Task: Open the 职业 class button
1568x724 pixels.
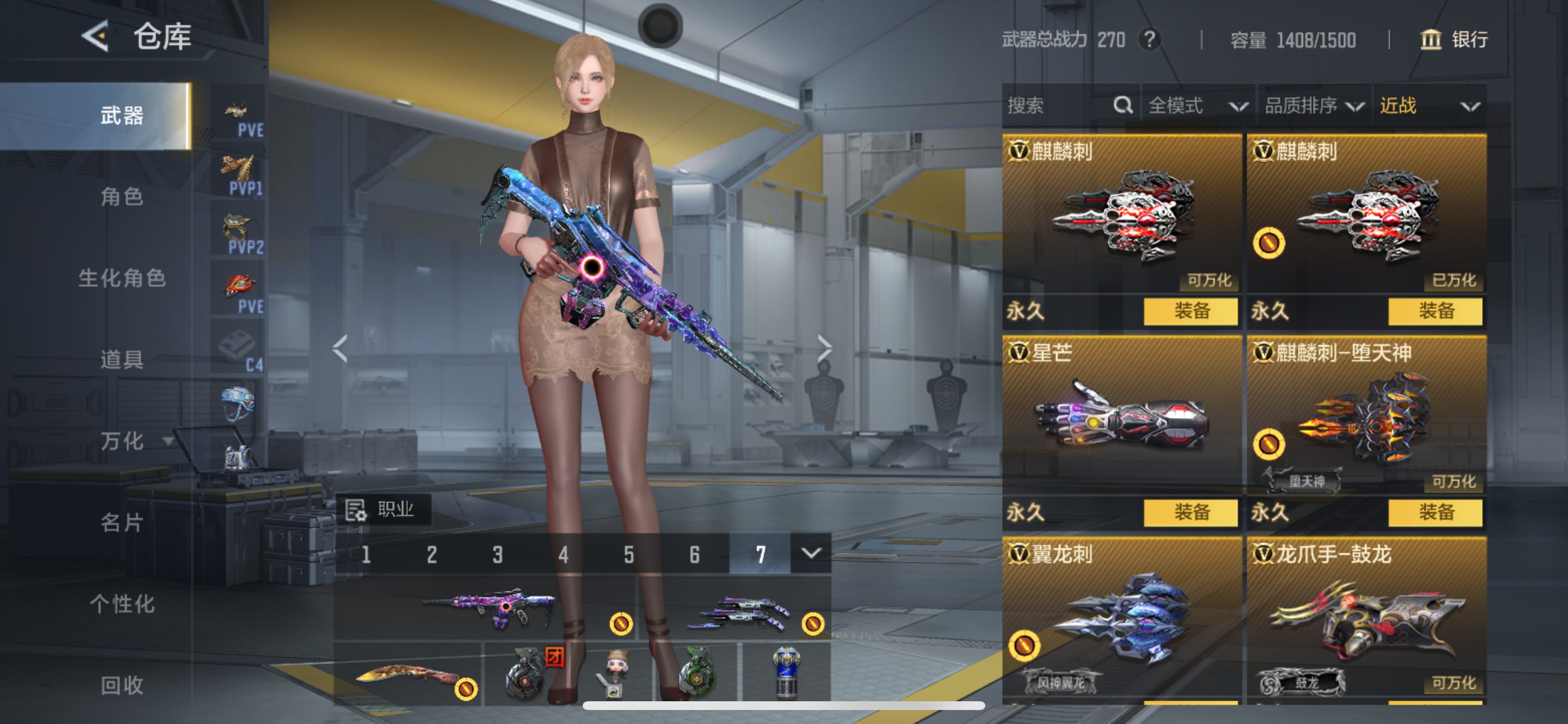Action: (x=383, y=509)
